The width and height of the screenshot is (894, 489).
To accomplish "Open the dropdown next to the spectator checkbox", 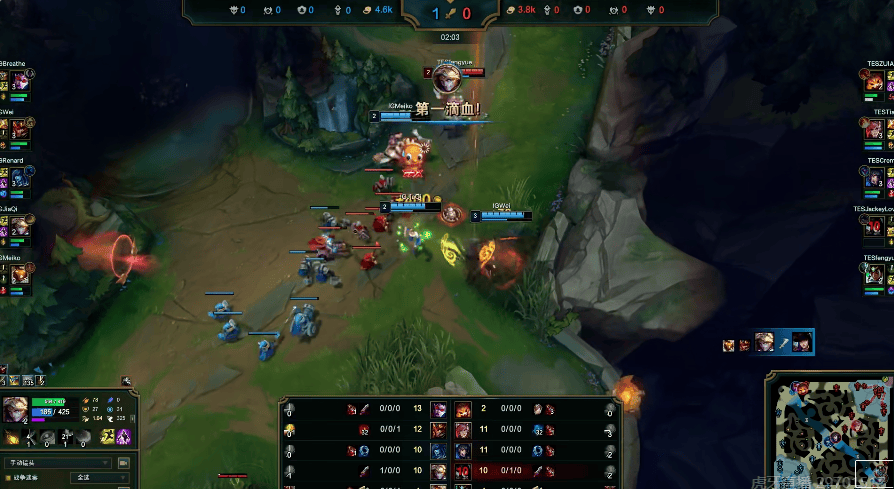I will point(98,478).
